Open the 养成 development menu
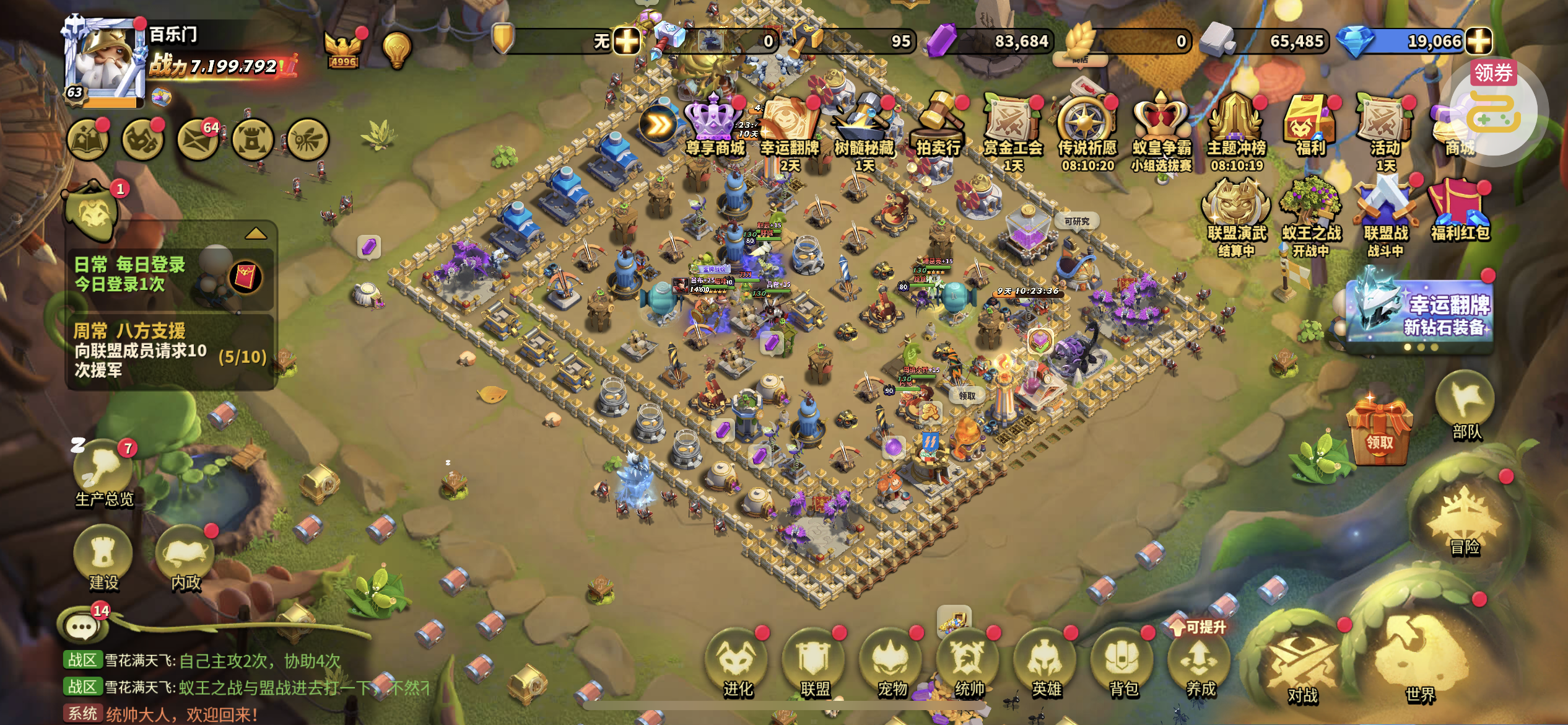 (1200, 663)
